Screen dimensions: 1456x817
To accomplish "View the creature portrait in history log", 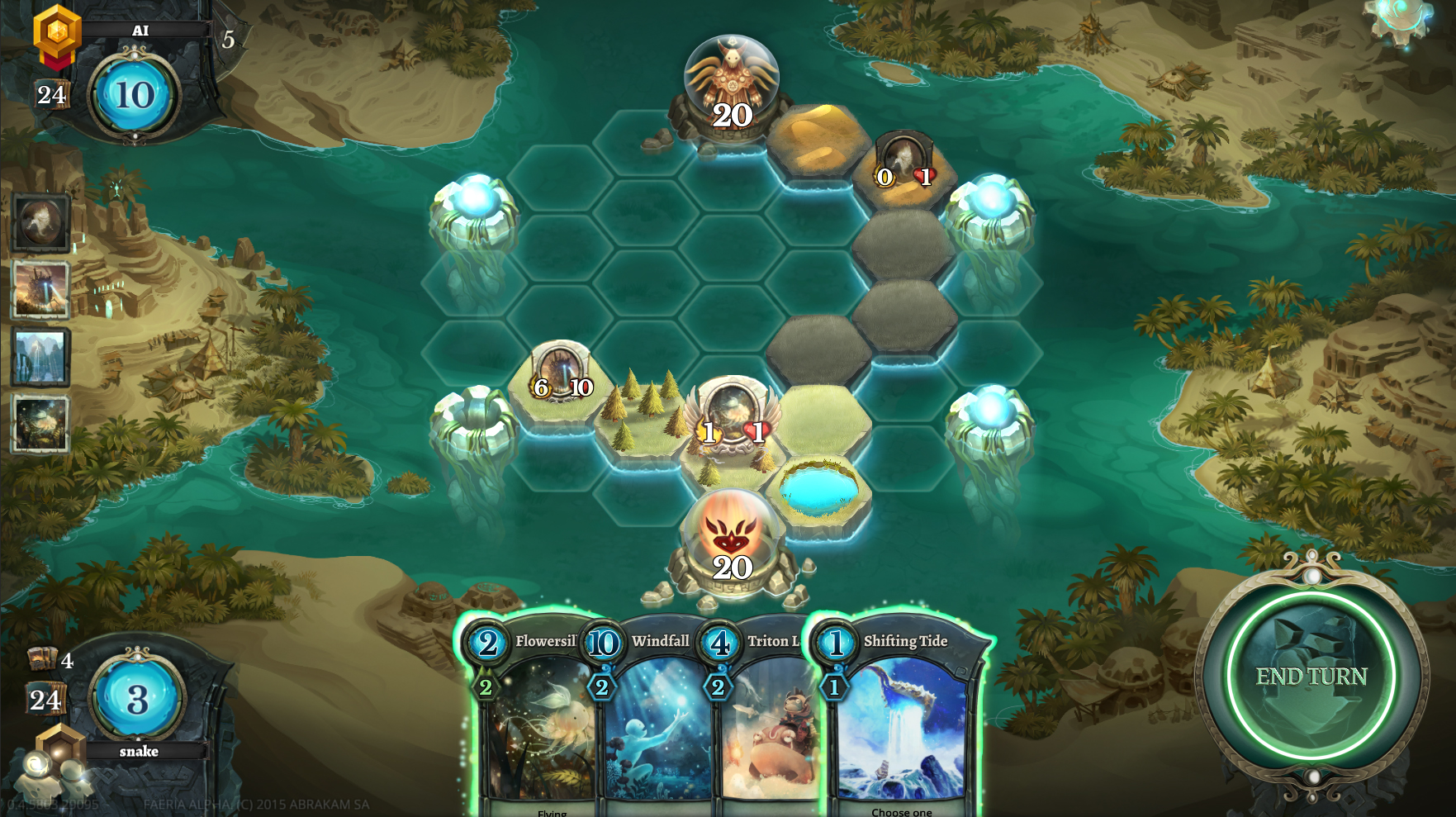I will tap(40, 223).
